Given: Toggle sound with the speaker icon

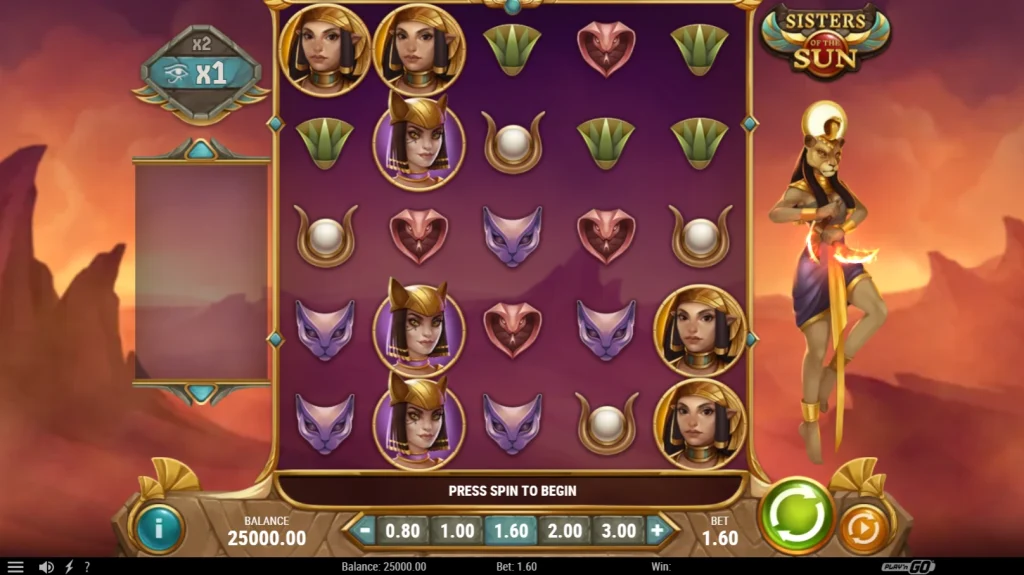Looking at the screenshot, I should click(46, 567).
